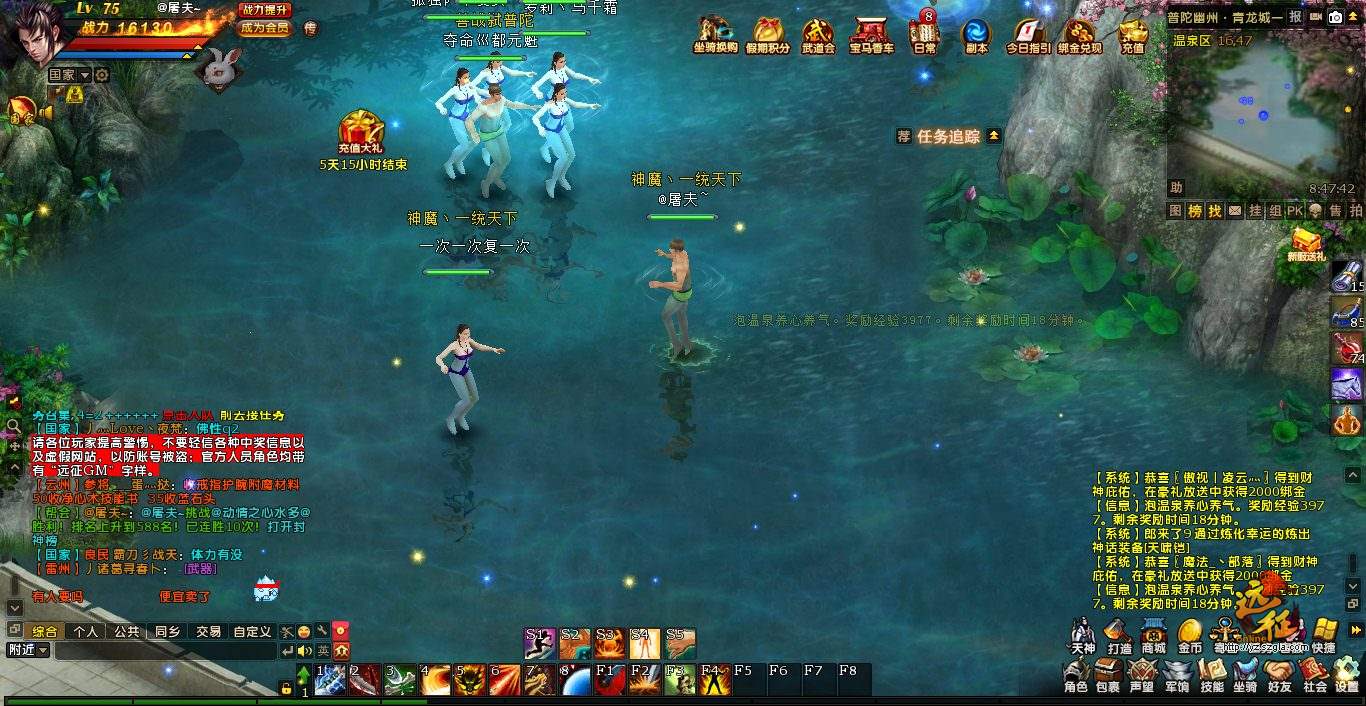Open the 充值 recharge icon at top
Screen dimensions: 1366x706
1132,33
